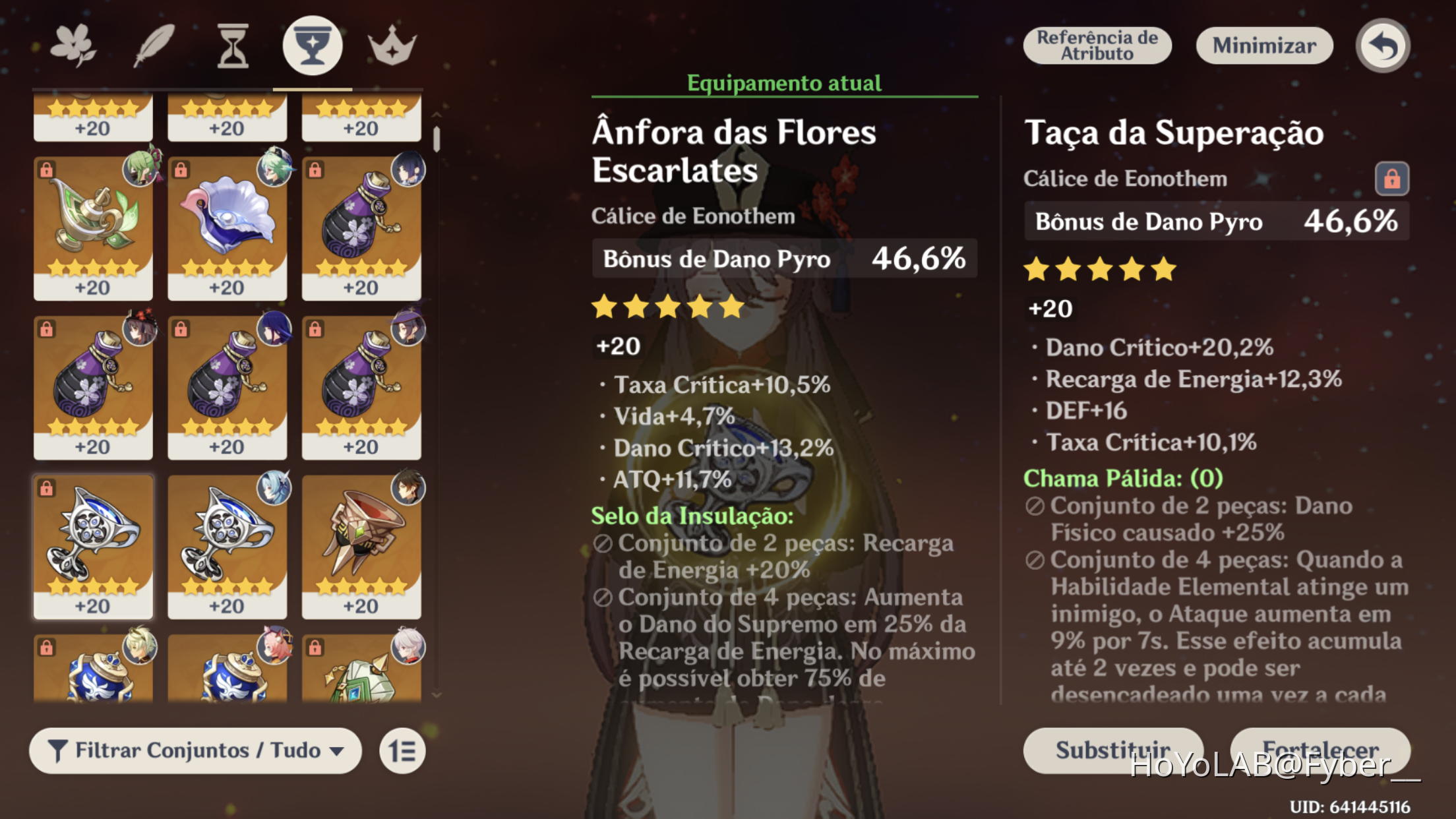Switch to the flower artifact category icon
This screenshot has width=1456, height=819.
click(x=75, y=44)
